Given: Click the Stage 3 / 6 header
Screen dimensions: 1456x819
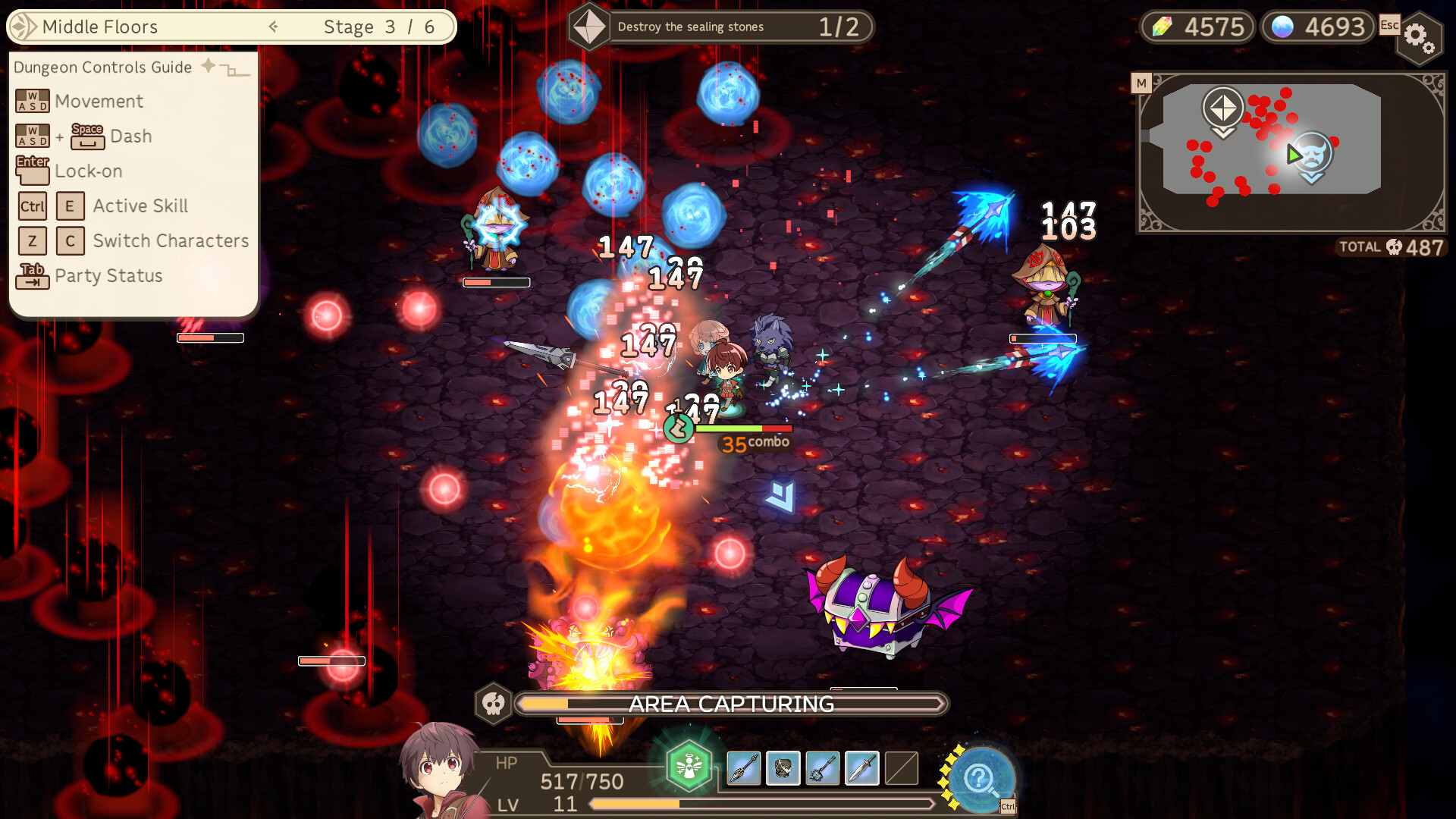Looking at the screenshot, I should coord(378,26).
